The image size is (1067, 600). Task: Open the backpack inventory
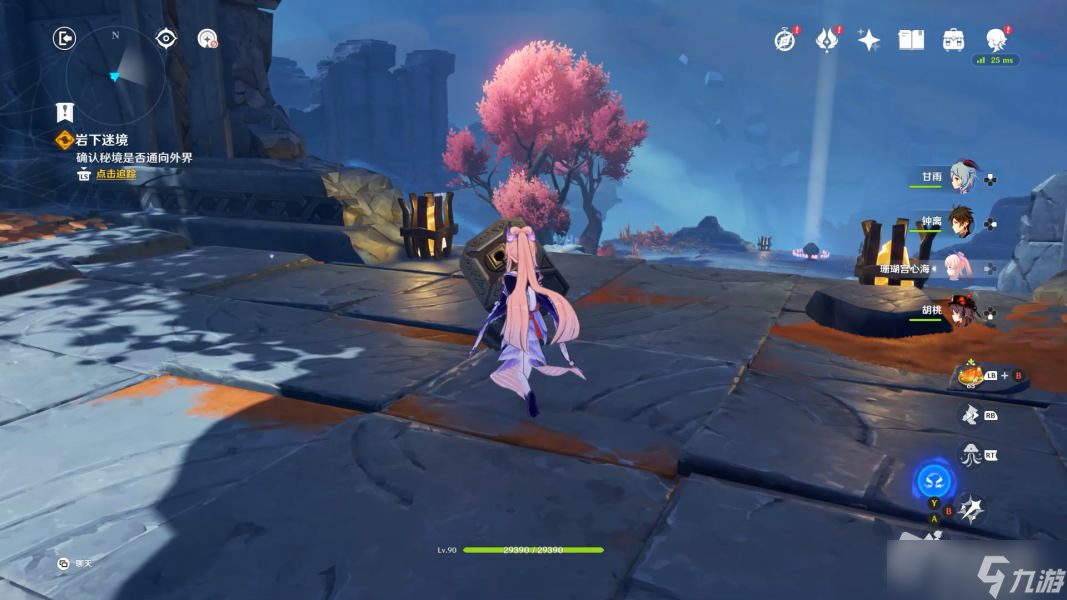(953, 40)
